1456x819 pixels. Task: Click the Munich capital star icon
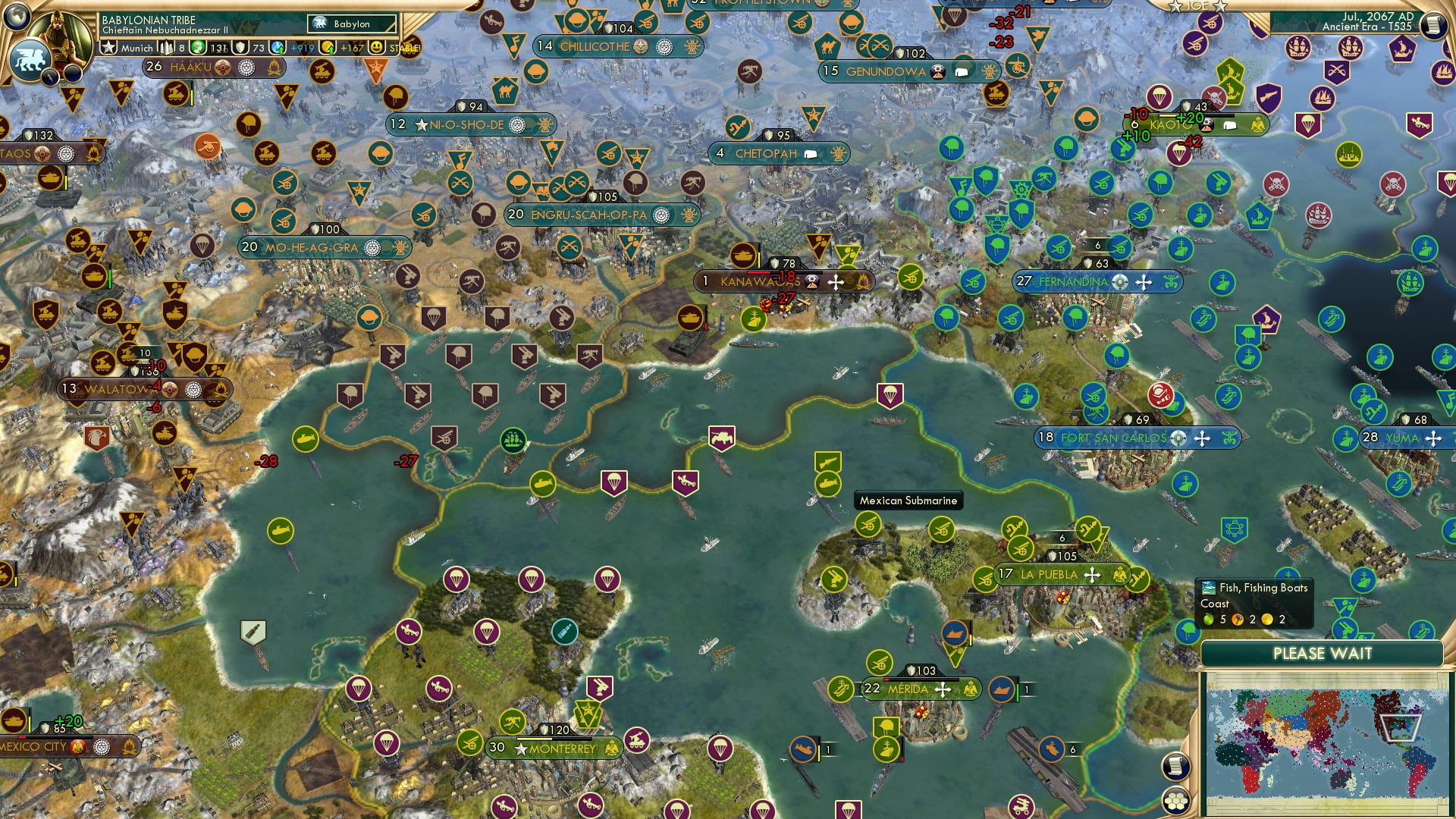108,48
